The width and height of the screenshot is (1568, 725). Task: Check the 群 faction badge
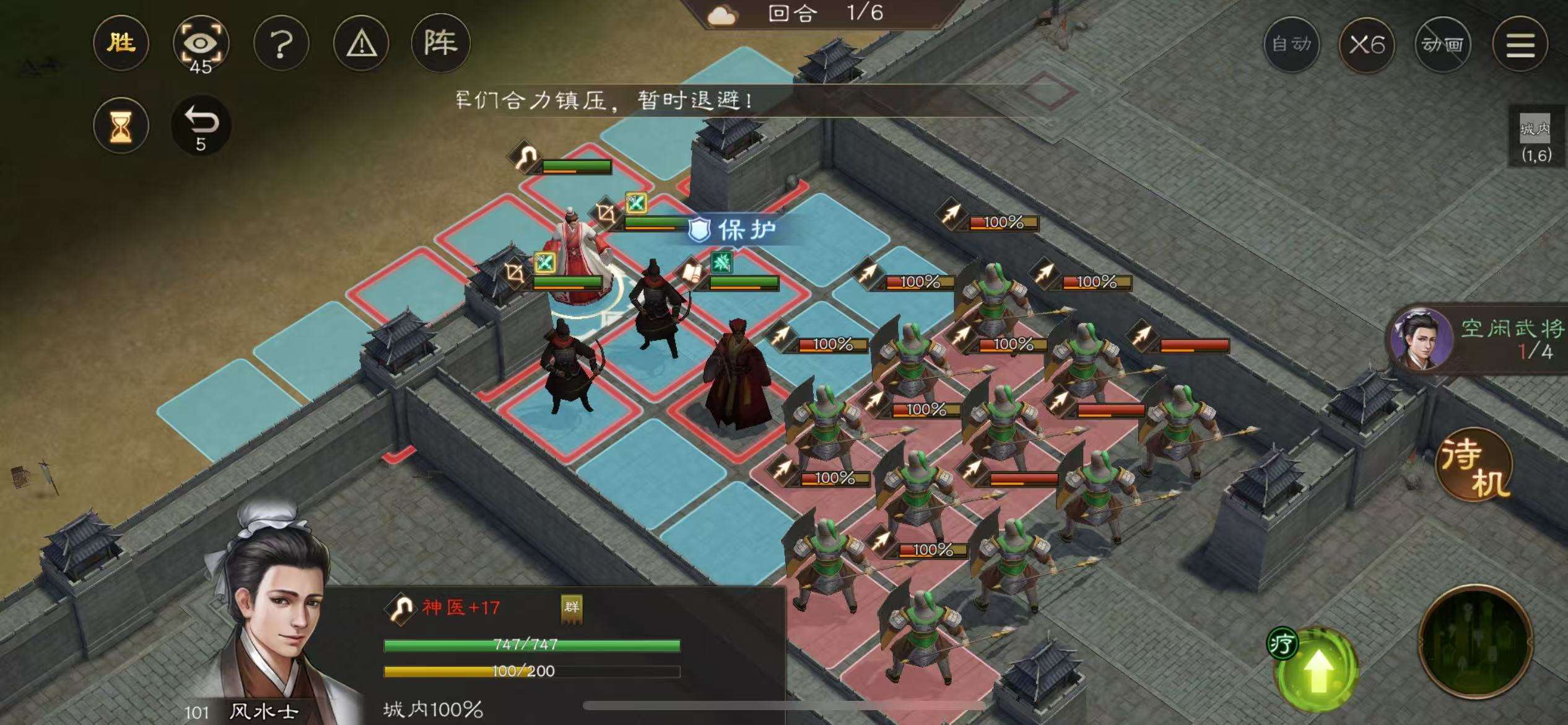pos(571,608)
